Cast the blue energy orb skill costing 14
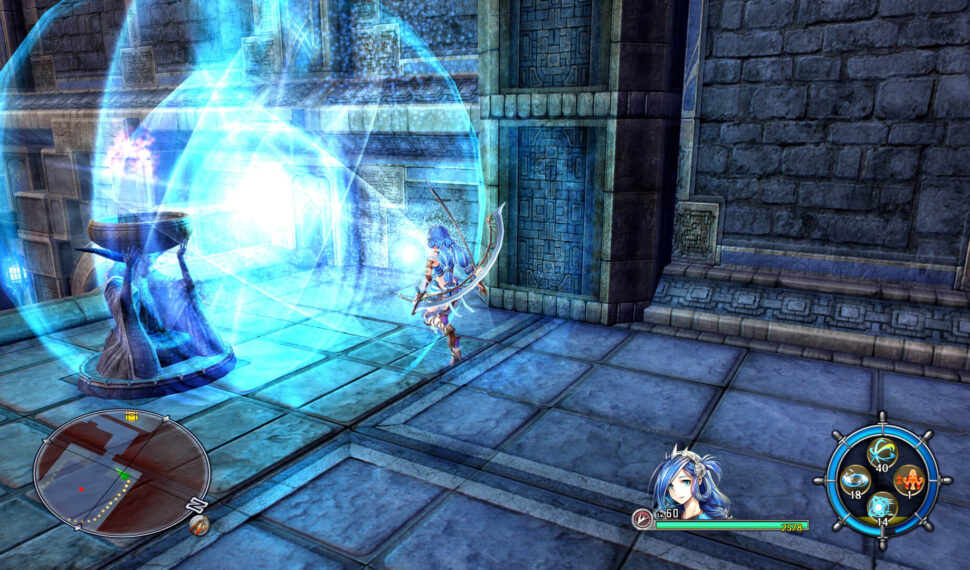Screen dimensions: 970x570 (x=881, y=507)
